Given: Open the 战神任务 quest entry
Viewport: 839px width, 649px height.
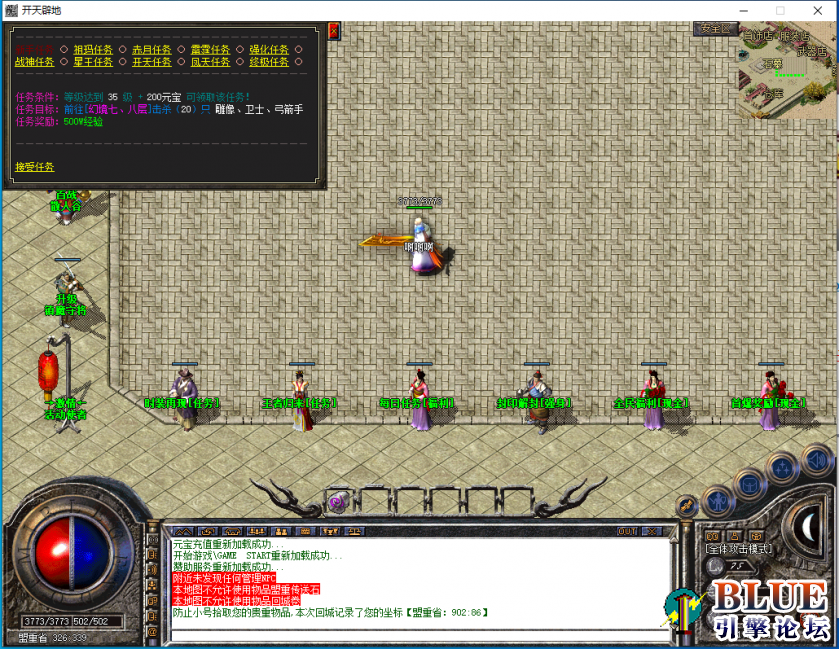Looking at the screenshot, I should point(35,61).
